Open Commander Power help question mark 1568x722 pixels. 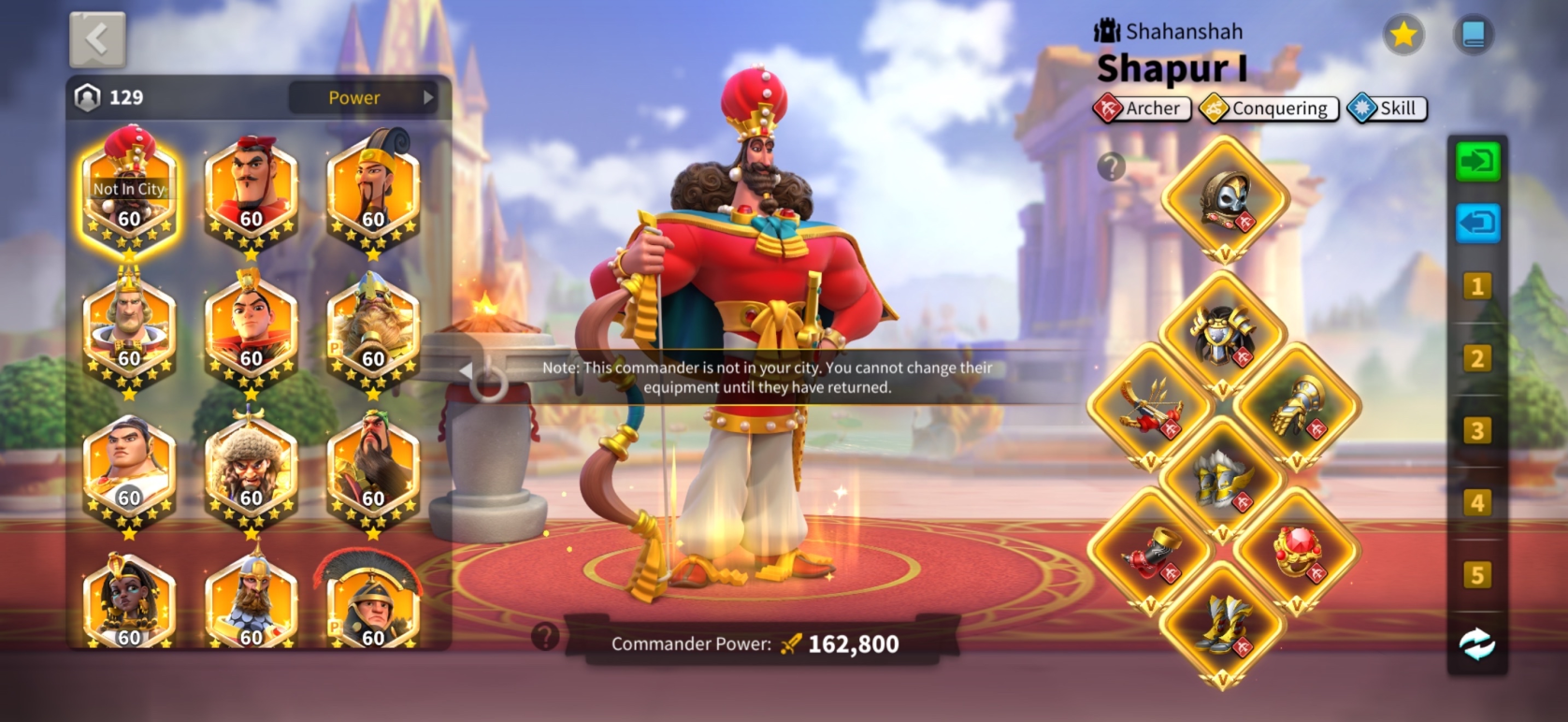545,638
